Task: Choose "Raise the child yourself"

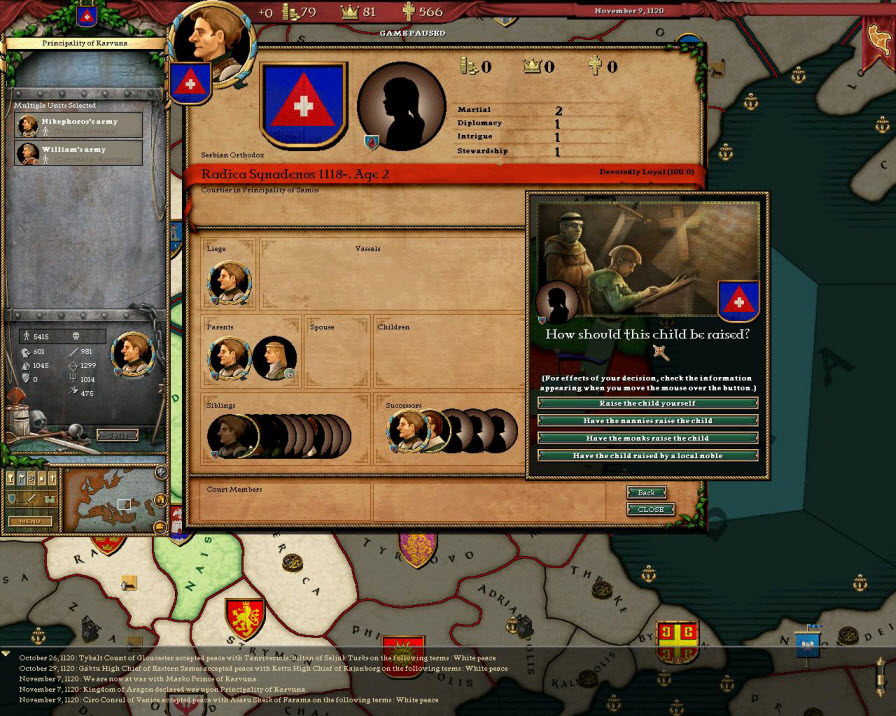Action: tap(647, 403)
